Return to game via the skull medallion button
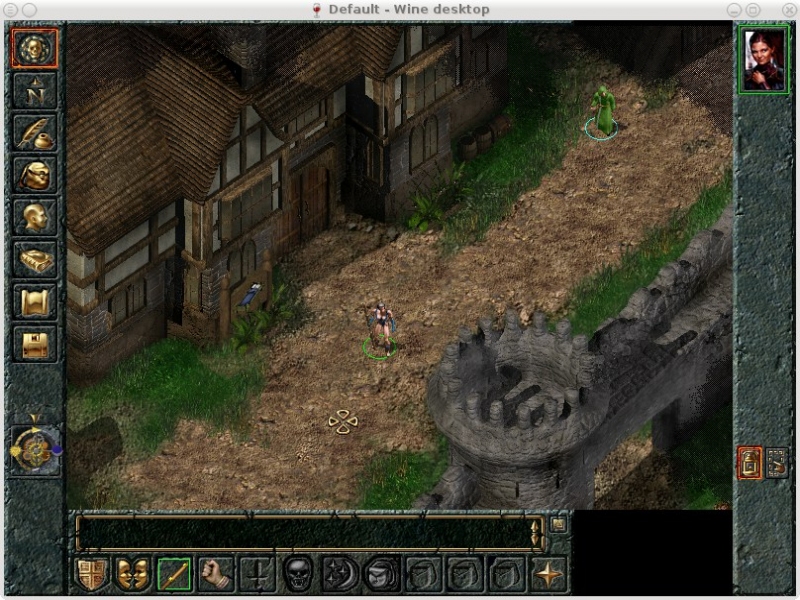Viewport: 800px width, 600px height. click(x=34, y=48)
